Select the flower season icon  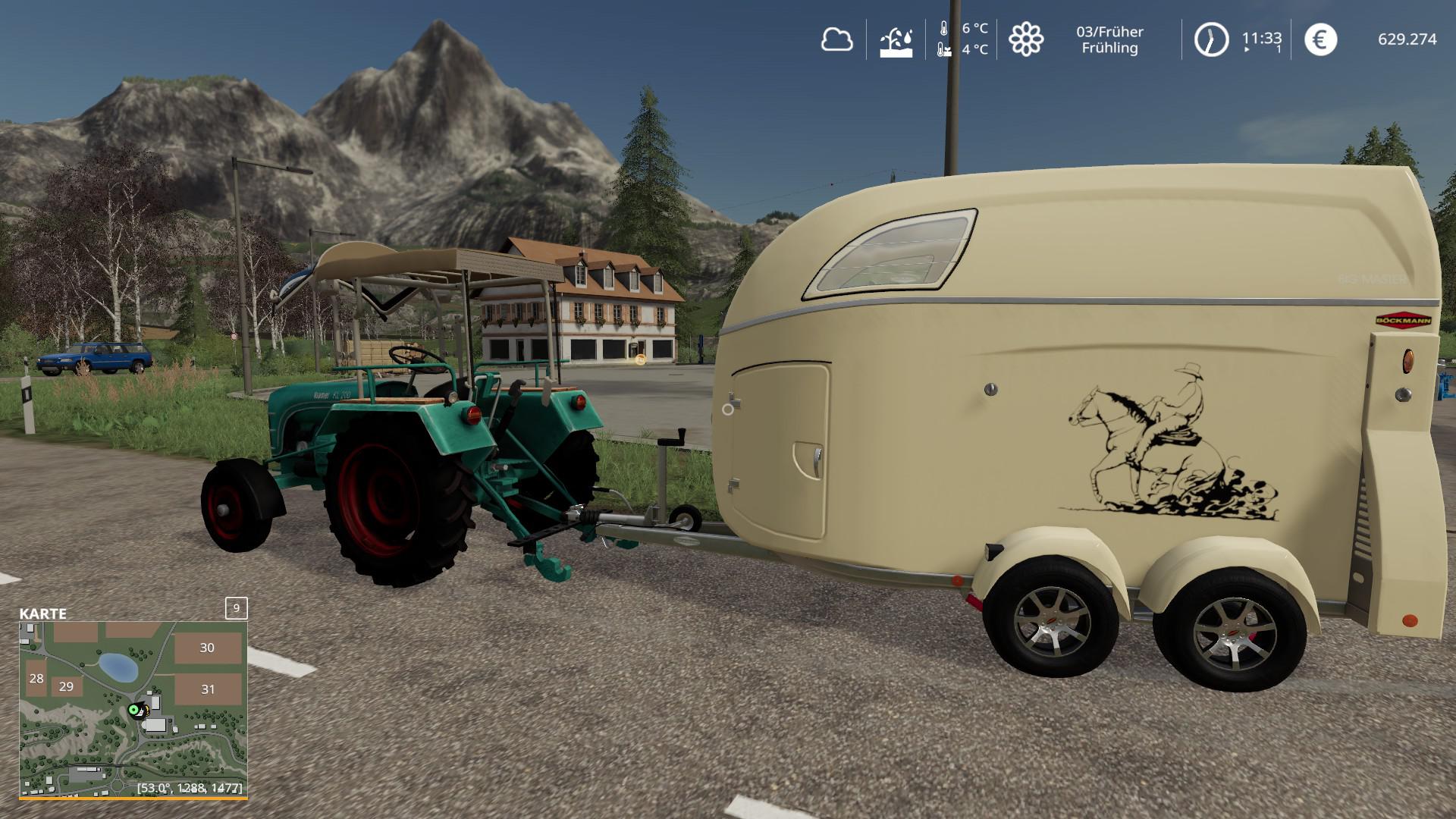tap(1026, 39)
